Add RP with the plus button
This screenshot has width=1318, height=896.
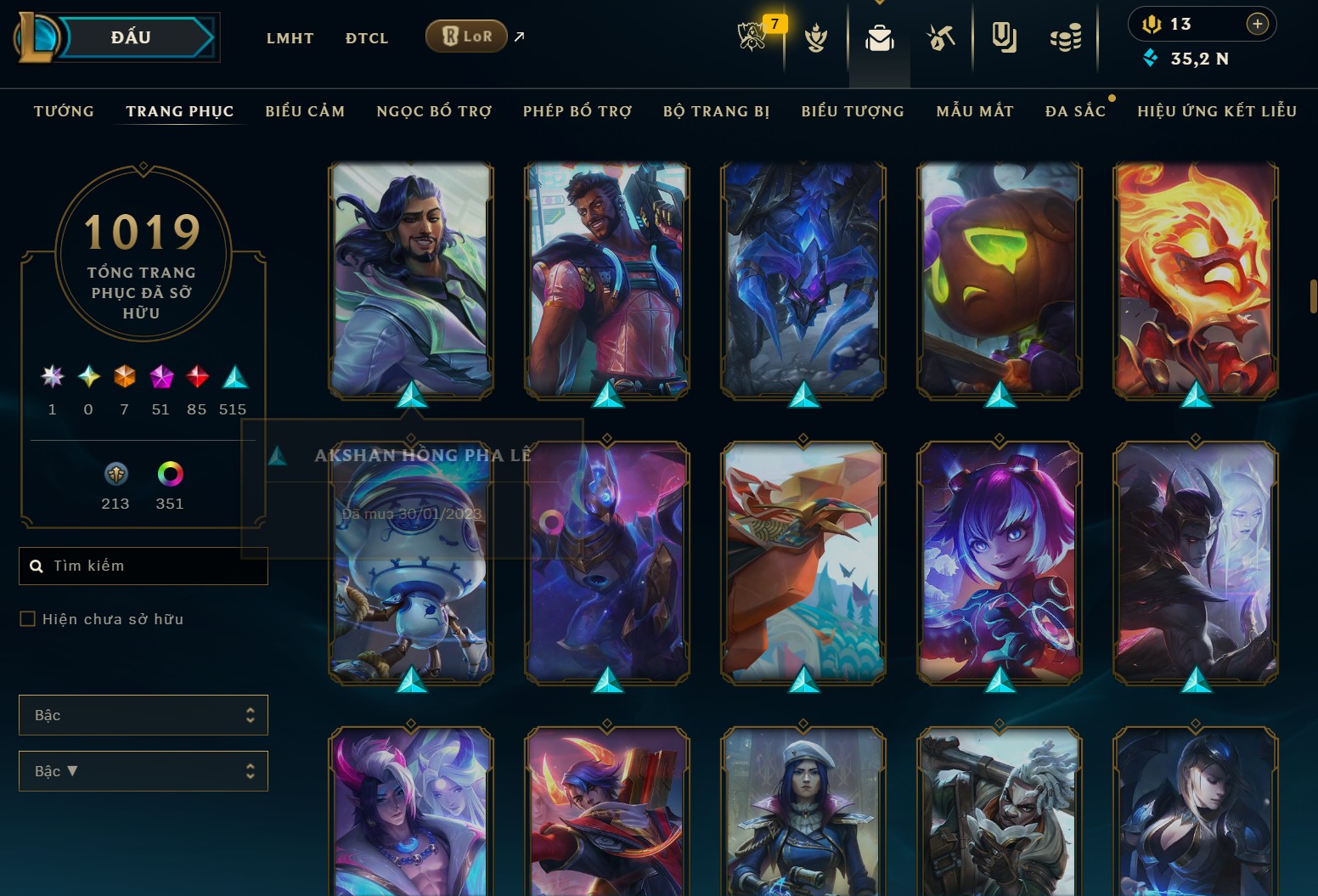point(1258,24)
